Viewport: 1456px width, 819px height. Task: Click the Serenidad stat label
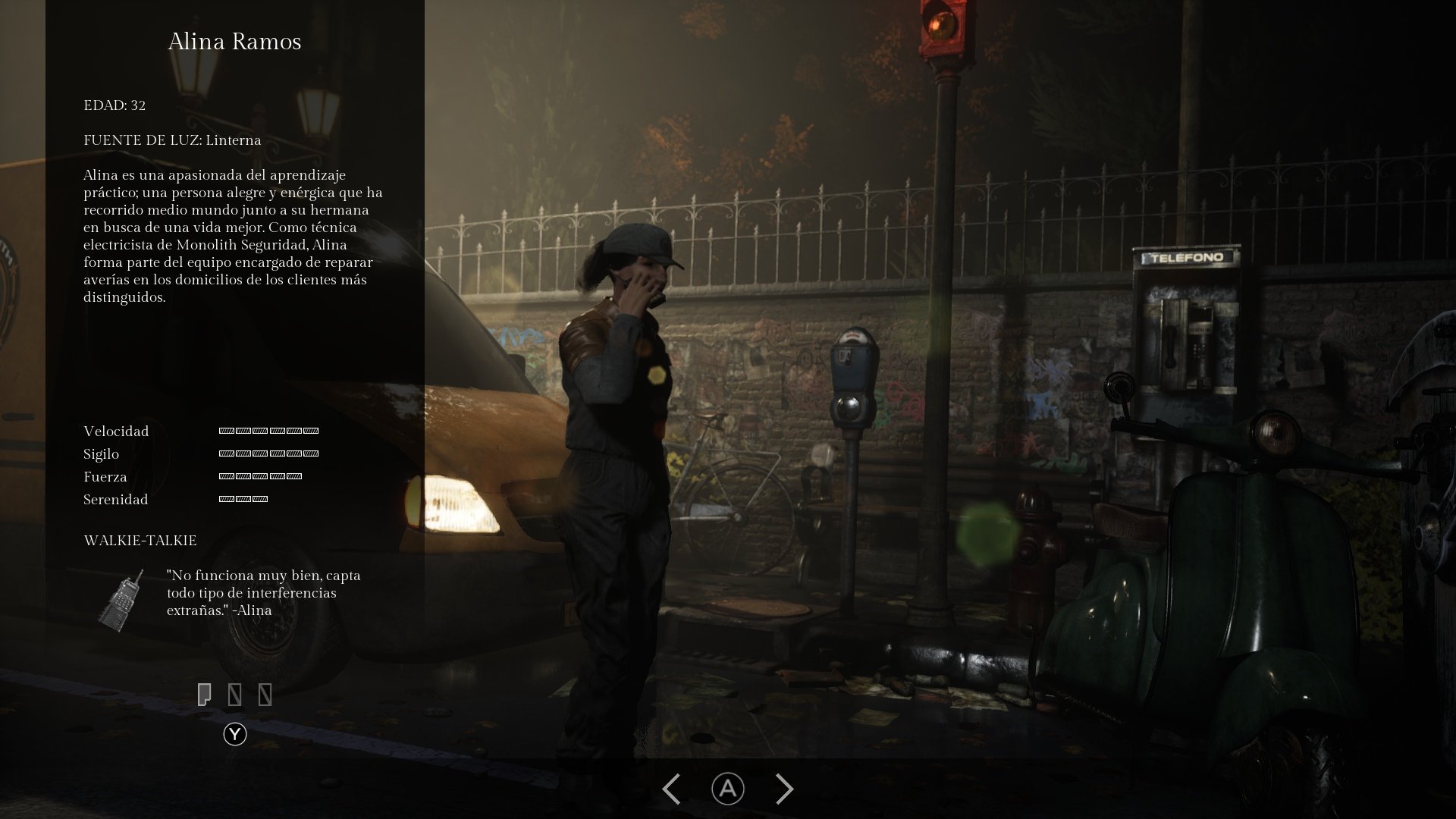tap(115, 500)
